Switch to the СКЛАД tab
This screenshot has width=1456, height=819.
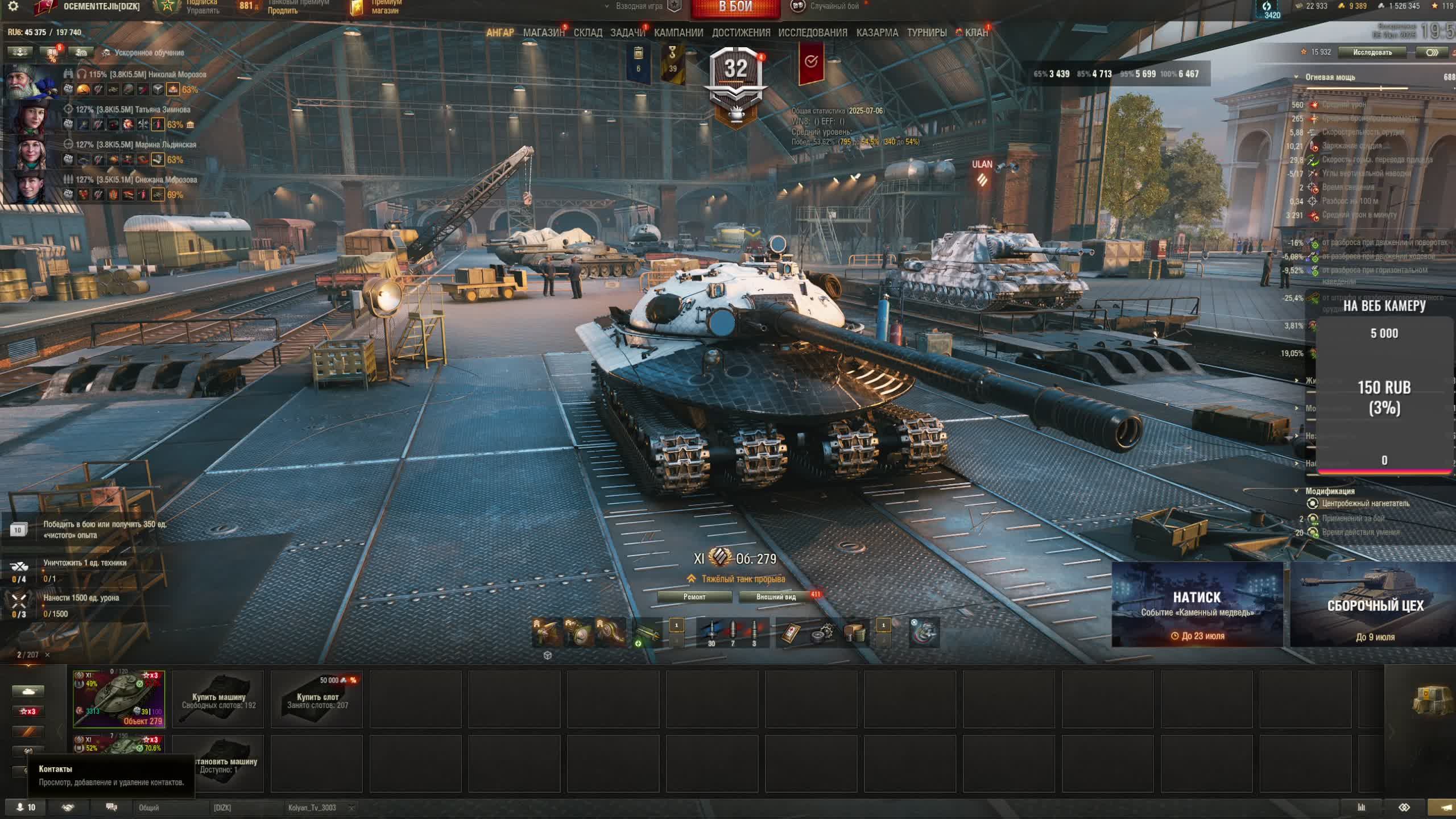pyautogui.click(x=588, y=33)
